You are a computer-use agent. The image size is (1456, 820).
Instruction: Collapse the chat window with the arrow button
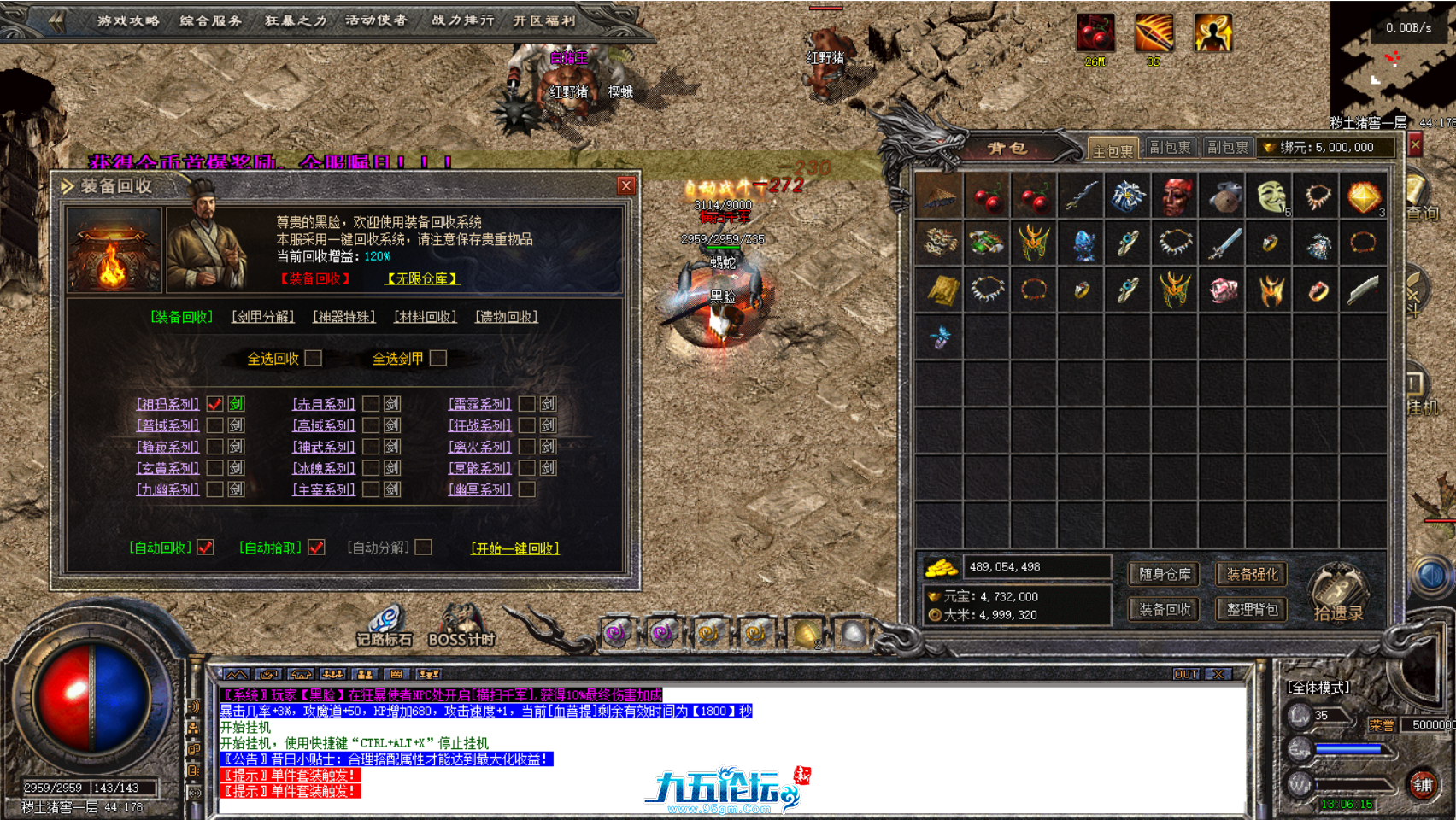(x=232, y=674)
